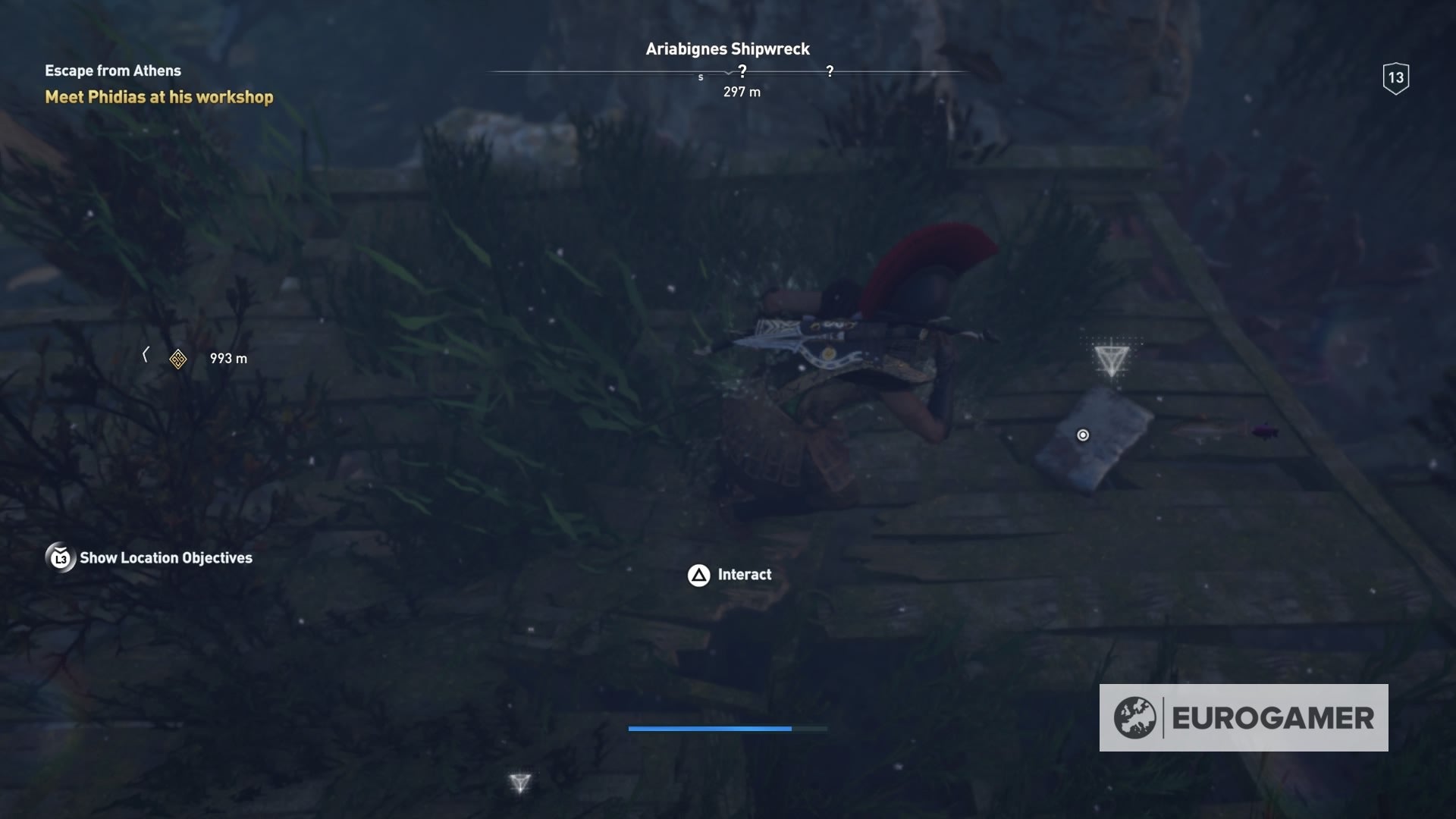Select the Ariabignes Shipwreck location title
Screen dimensions: 1456x819
click(x=726, y=49)
